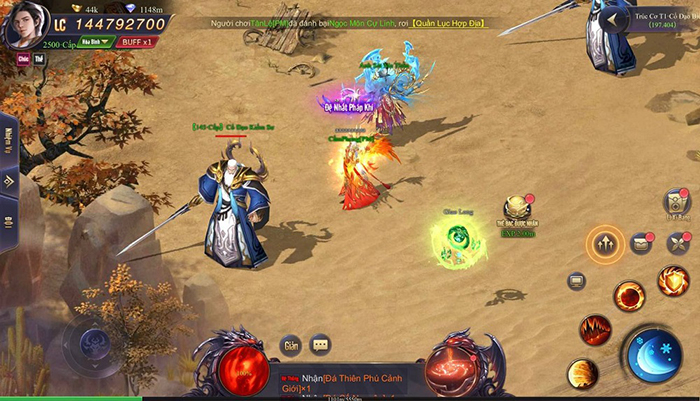Image resolution: width=700 pixels, height=401 pixels.
Task: Open the player character portrait
Action: pos(23,26)
